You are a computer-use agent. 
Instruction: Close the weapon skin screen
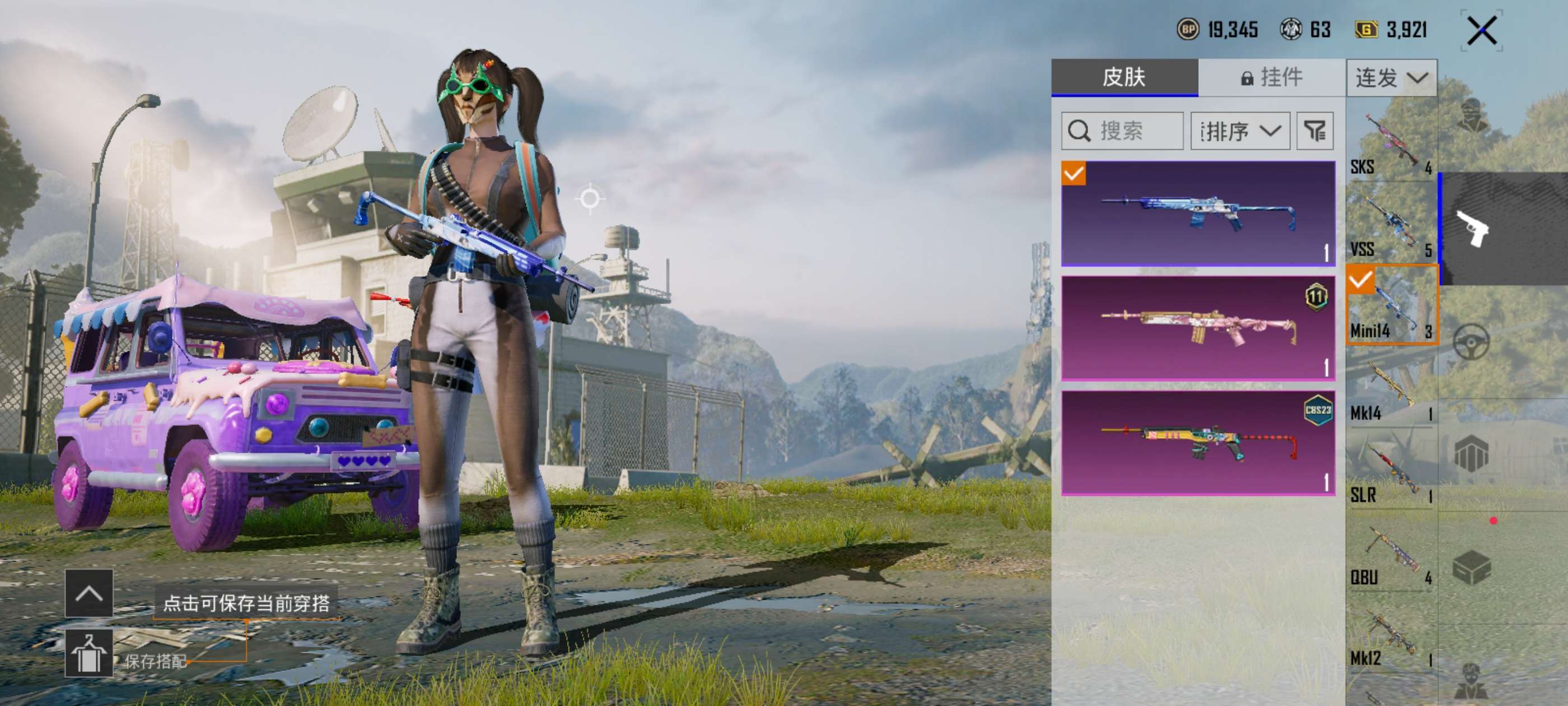1482,30
